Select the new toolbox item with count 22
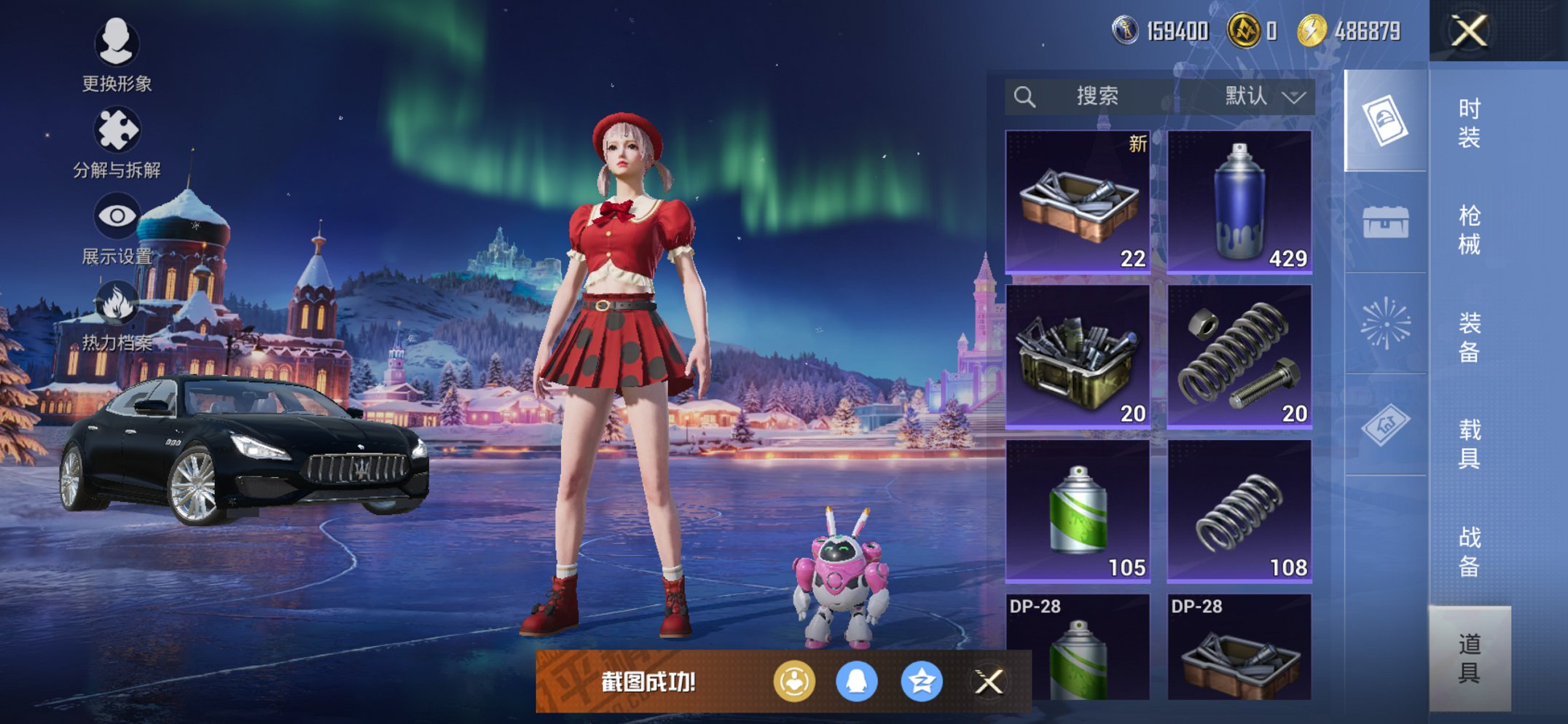The image size is (1568, 724). [1078, 202]
